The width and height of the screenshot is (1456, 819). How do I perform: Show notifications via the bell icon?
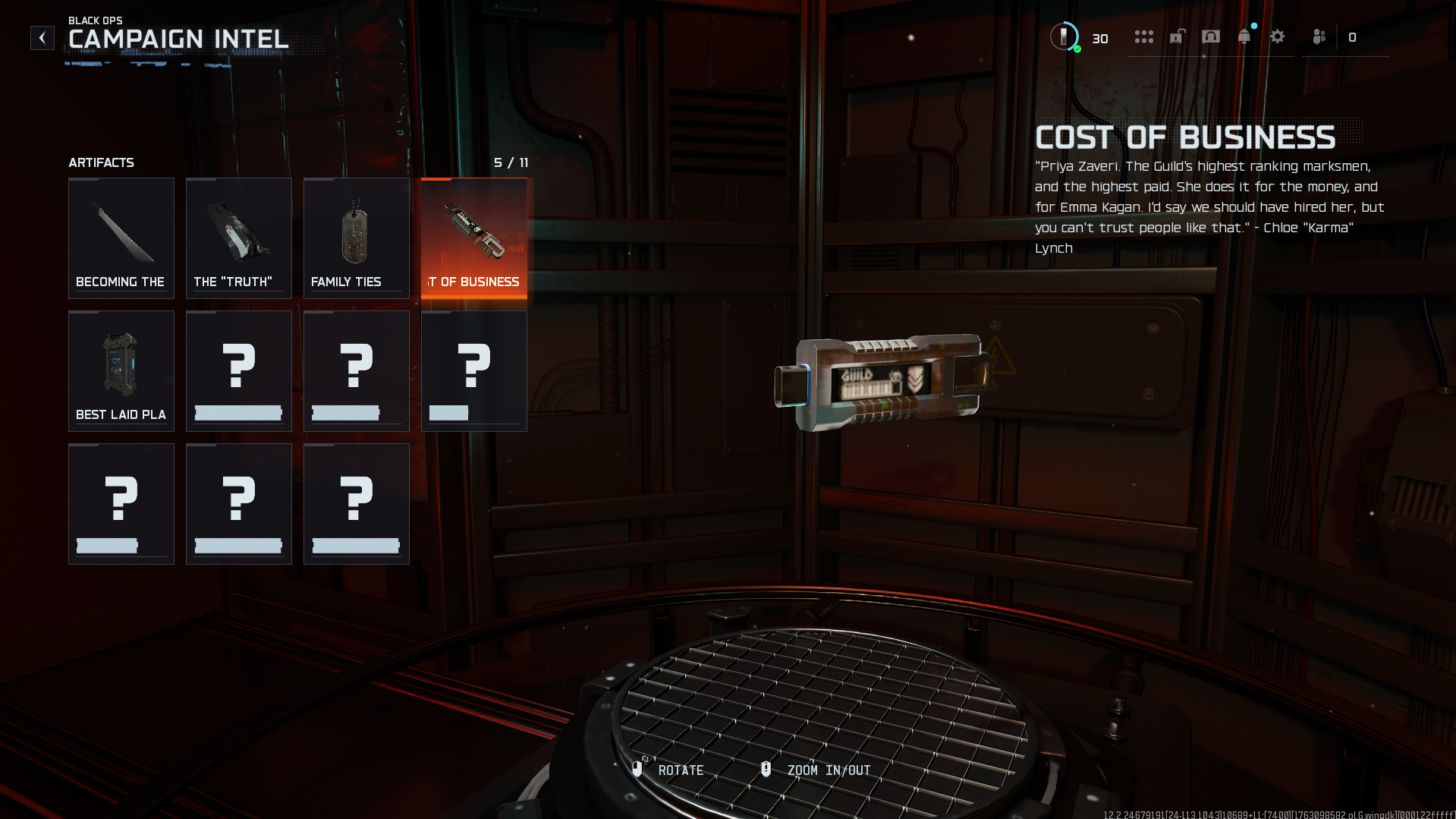point(1244,37)
